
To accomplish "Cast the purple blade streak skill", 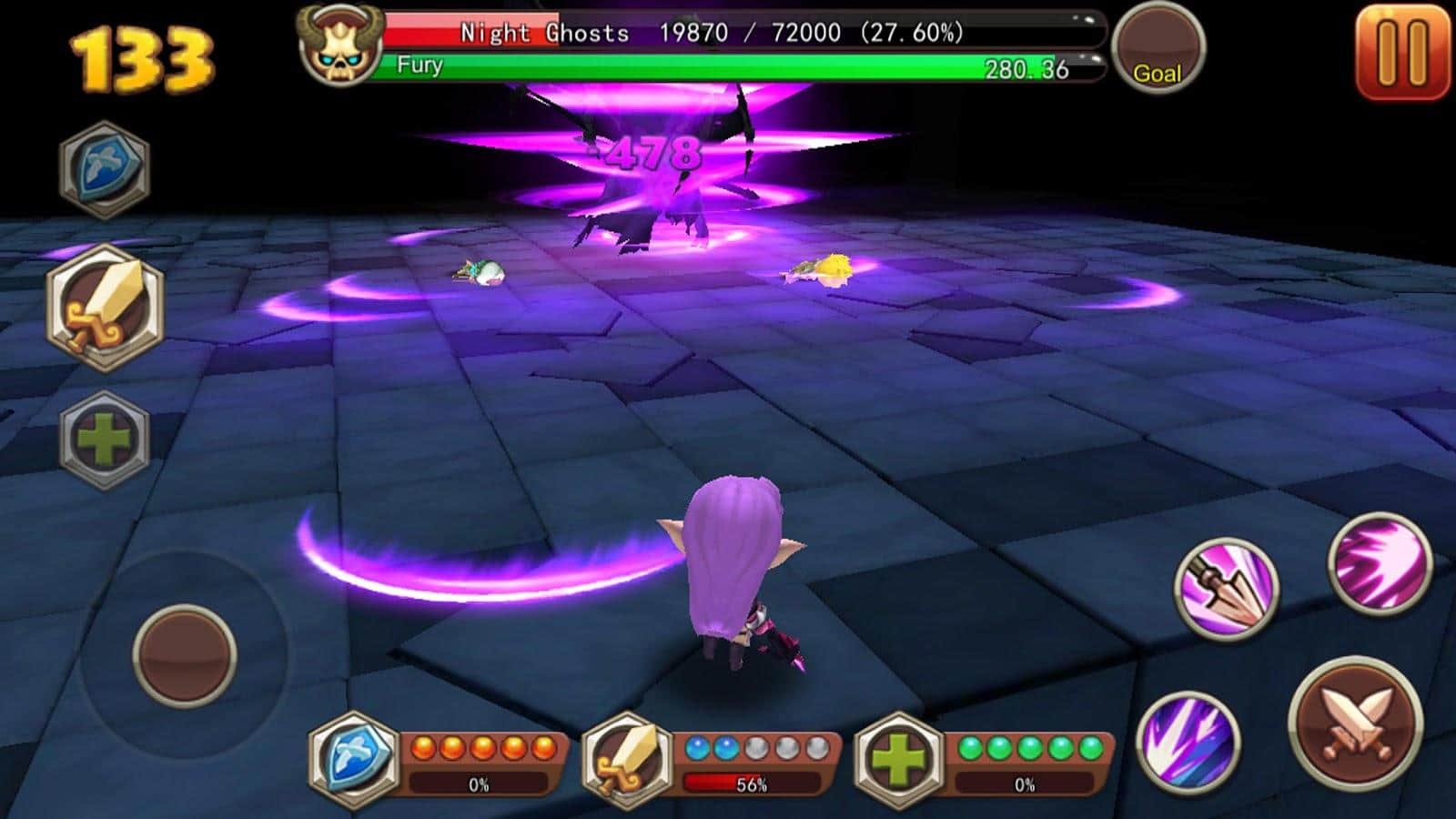I will [1188, 739].
